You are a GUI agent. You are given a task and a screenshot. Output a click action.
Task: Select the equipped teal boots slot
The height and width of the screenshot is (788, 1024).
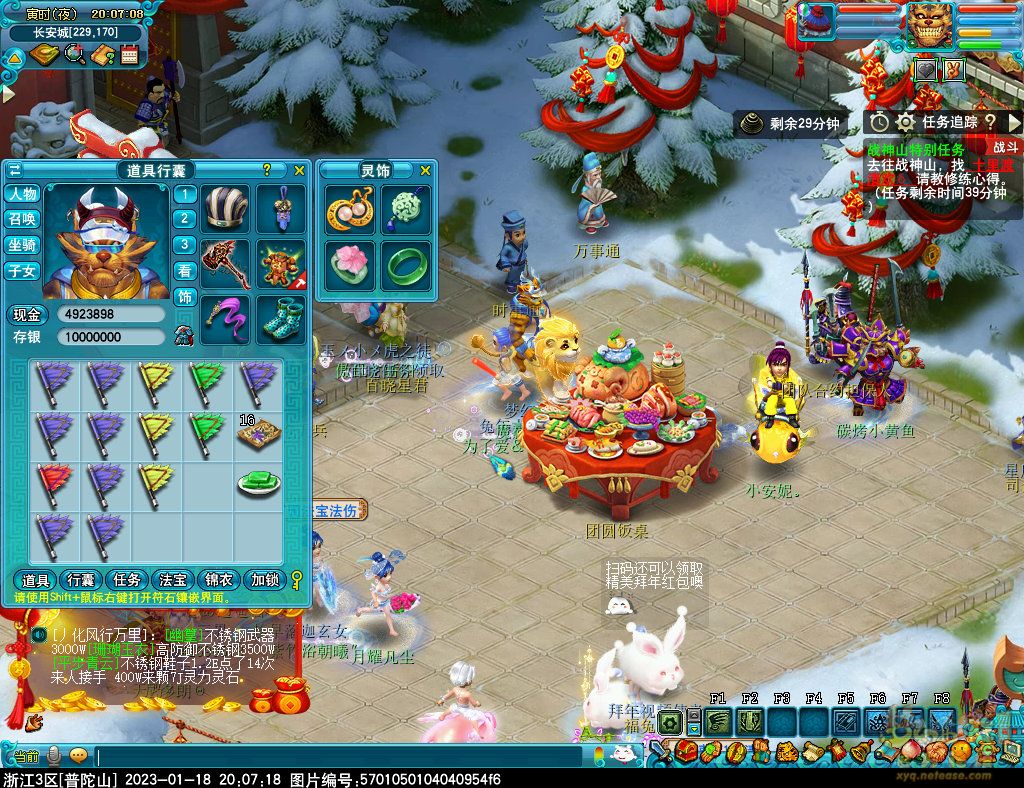[281, 318]
